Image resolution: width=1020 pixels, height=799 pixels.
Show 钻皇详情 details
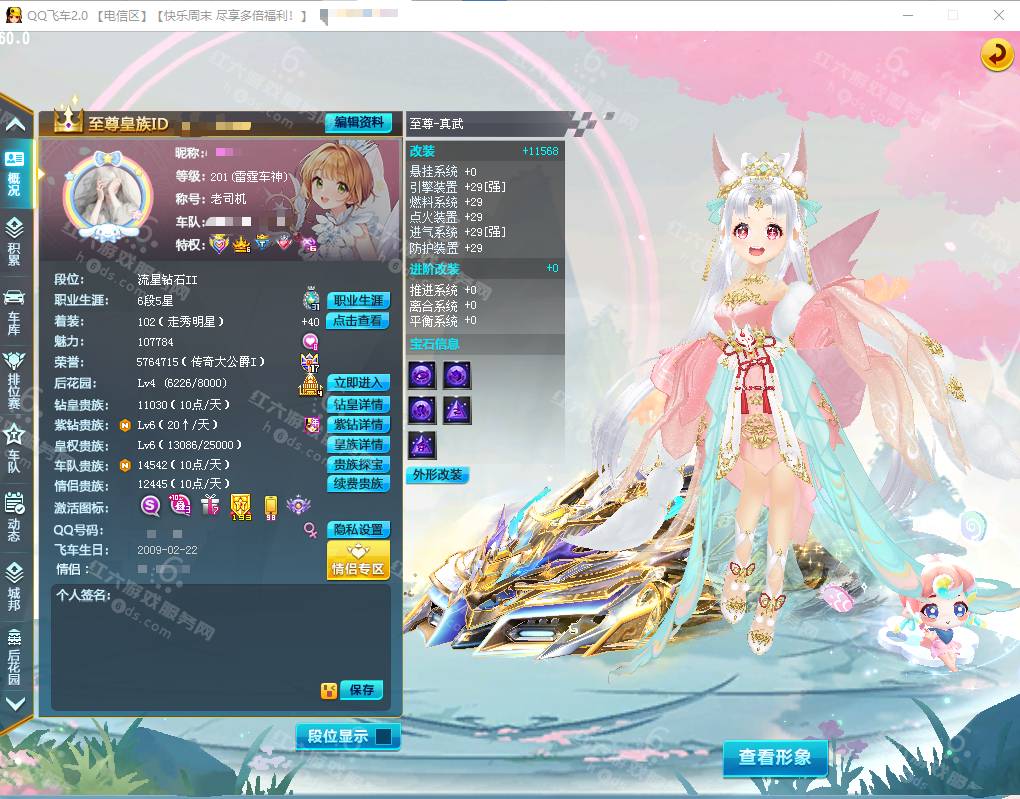pyautogui.click(x=358, y=405)
